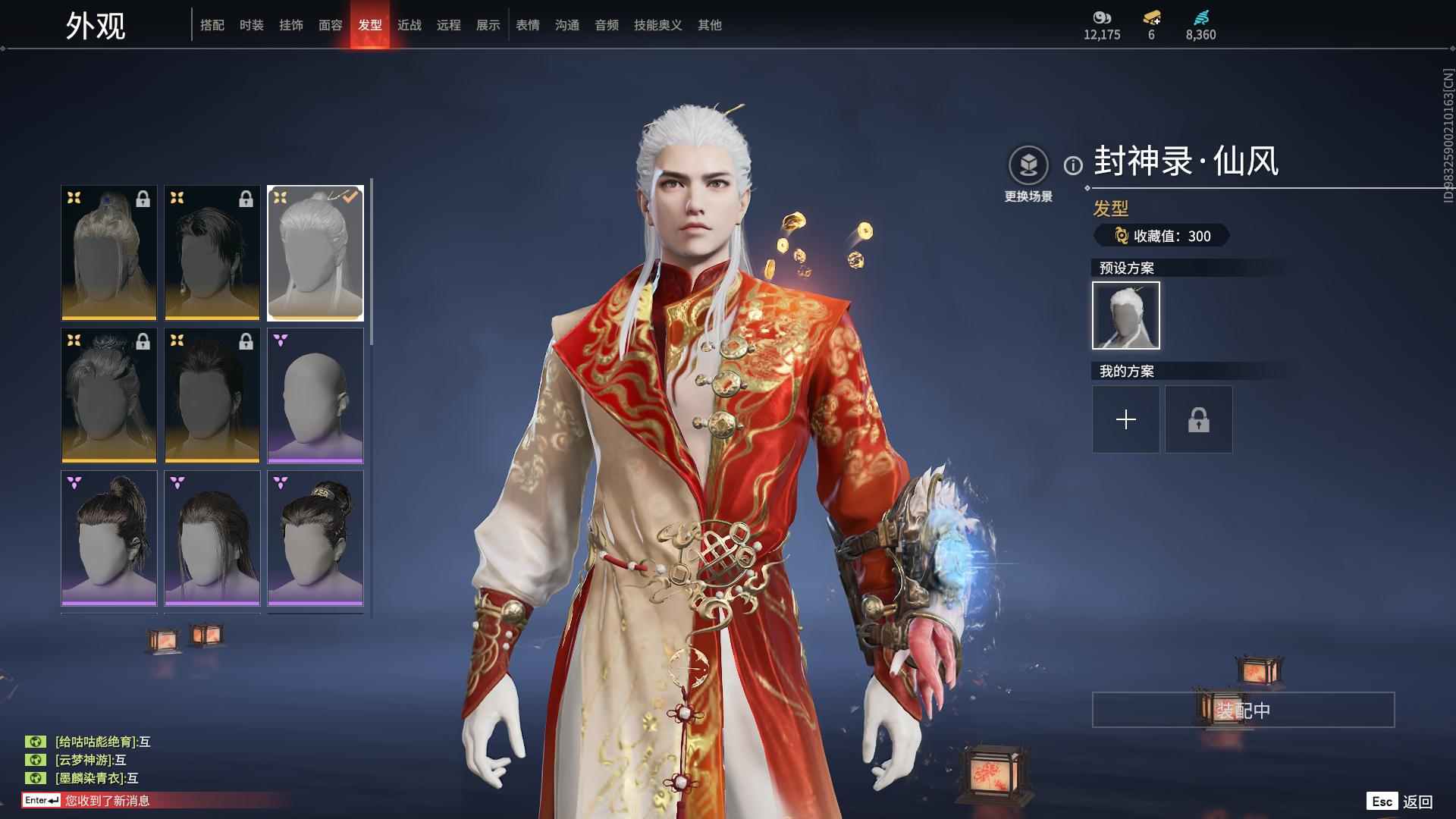Select the 挂饰 accessories tab
The image size is (1456, 819).
[x=291, y=25]
